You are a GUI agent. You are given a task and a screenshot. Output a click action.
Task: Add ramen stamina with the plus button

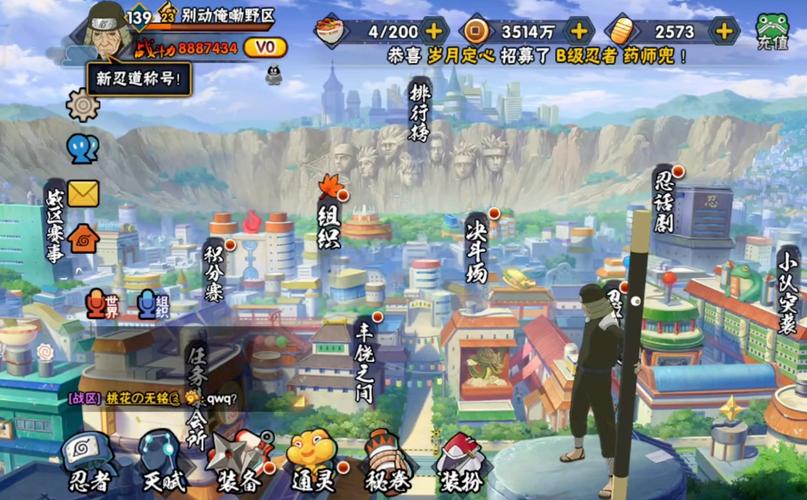433,31
